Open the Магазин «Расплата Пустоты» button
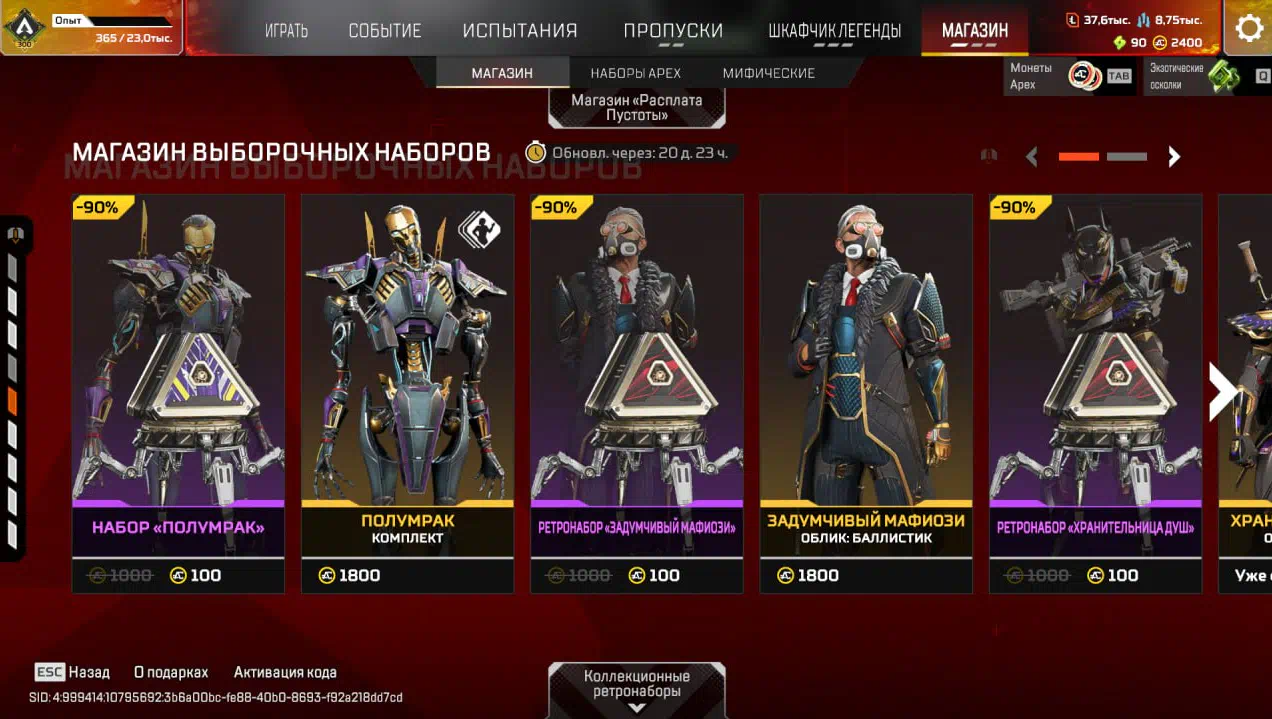Screen dimensions: 1272x719 (x=637, y=107)
